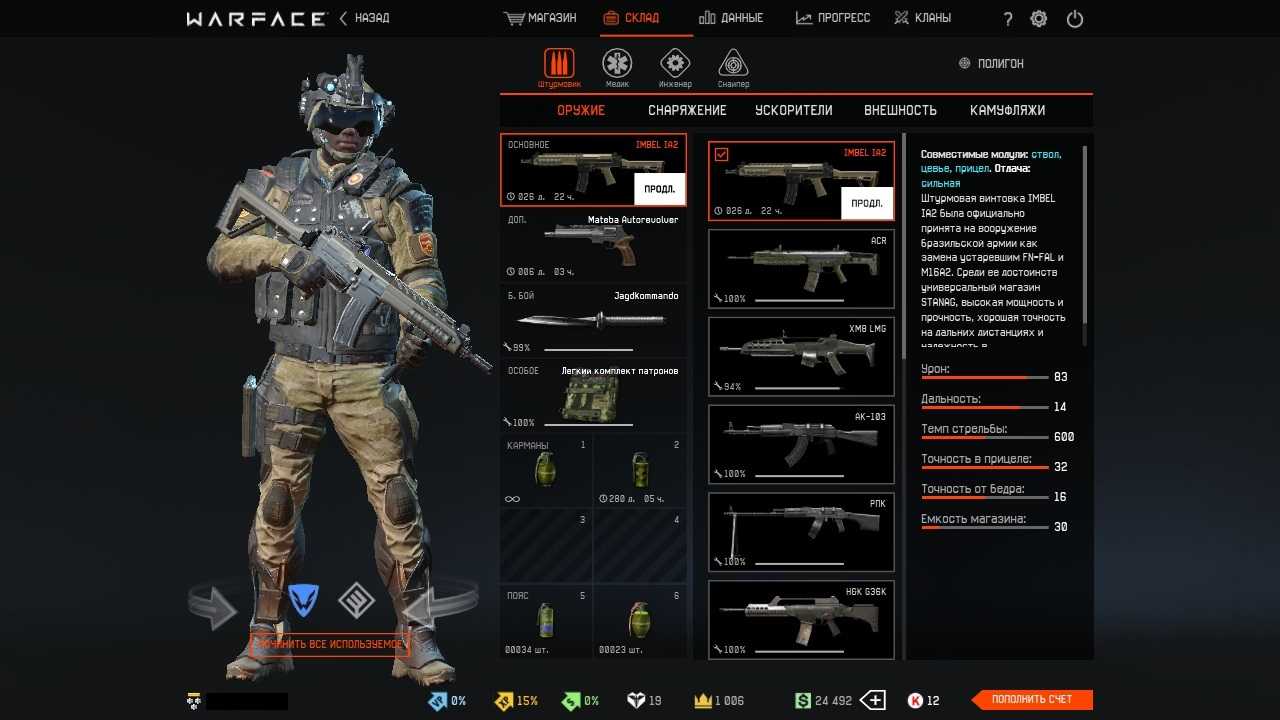The height and width of the screenshot is (720, 1280).
Task: Open the Магазин shop menu
Action: pyautogui.click(x=541, y=18)
